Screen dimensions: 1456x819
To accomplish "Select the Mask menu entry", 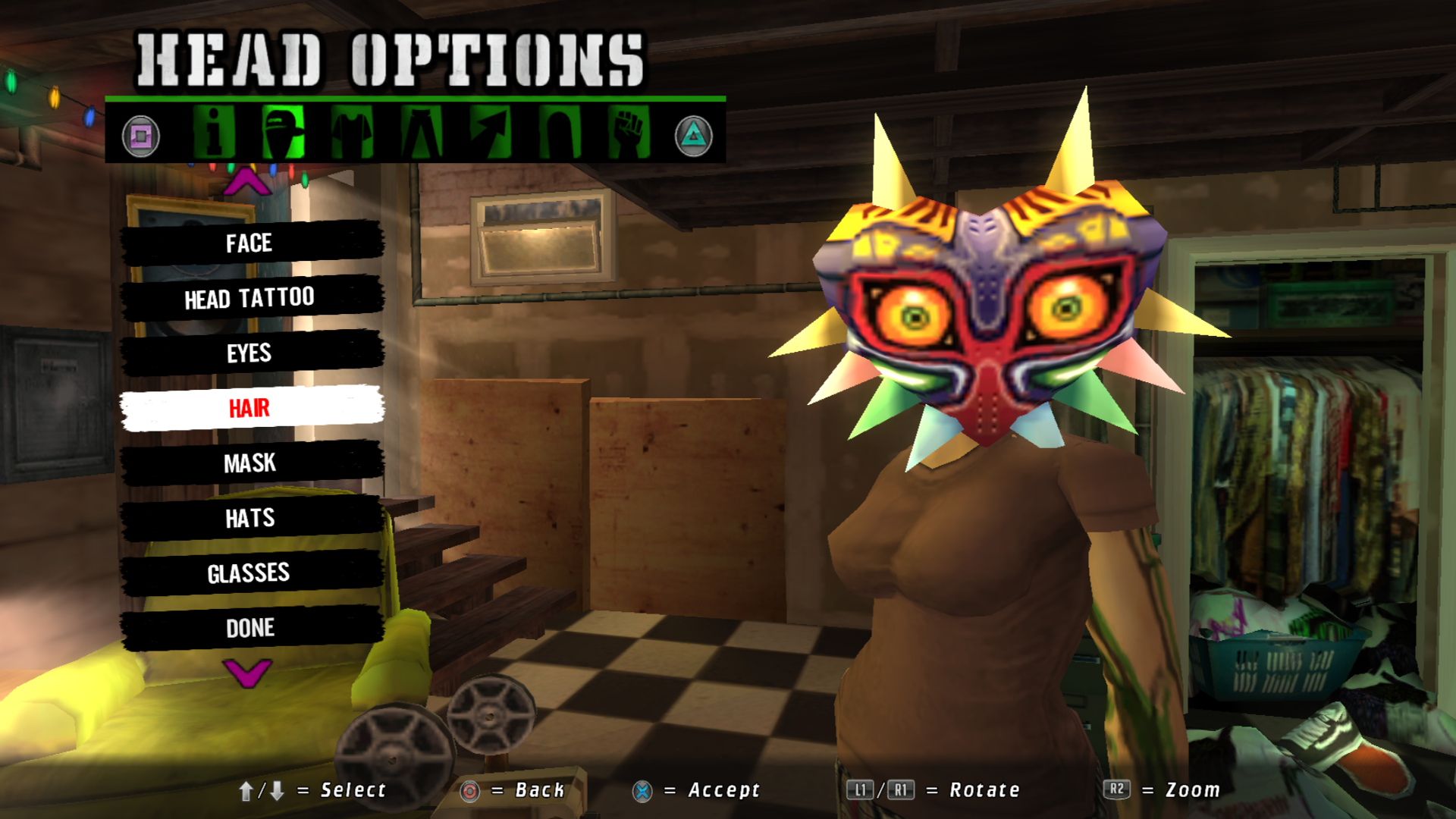I will [x=250, y=463].
